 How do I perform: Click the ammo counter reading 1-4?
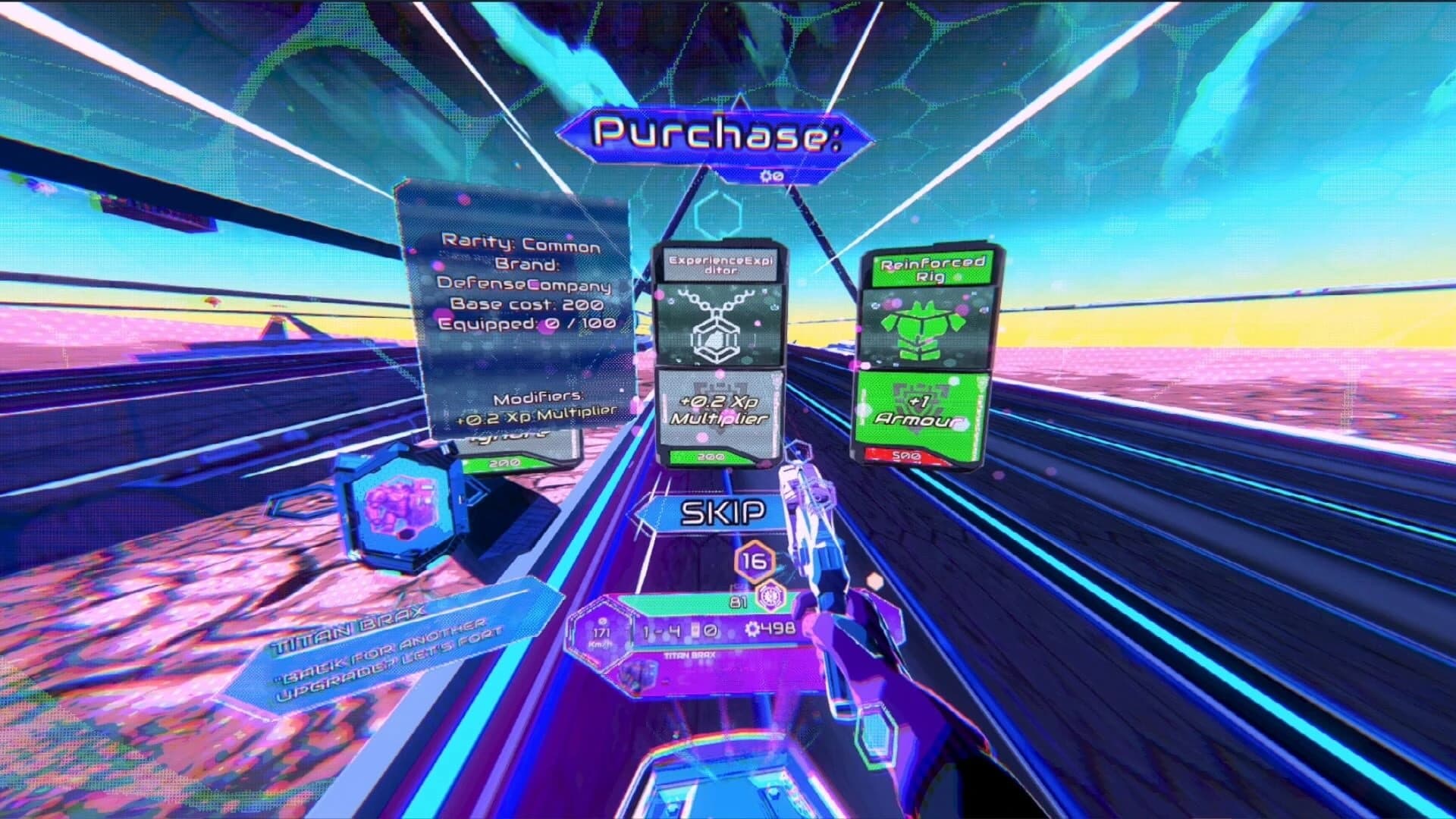[x=660, y=630]
